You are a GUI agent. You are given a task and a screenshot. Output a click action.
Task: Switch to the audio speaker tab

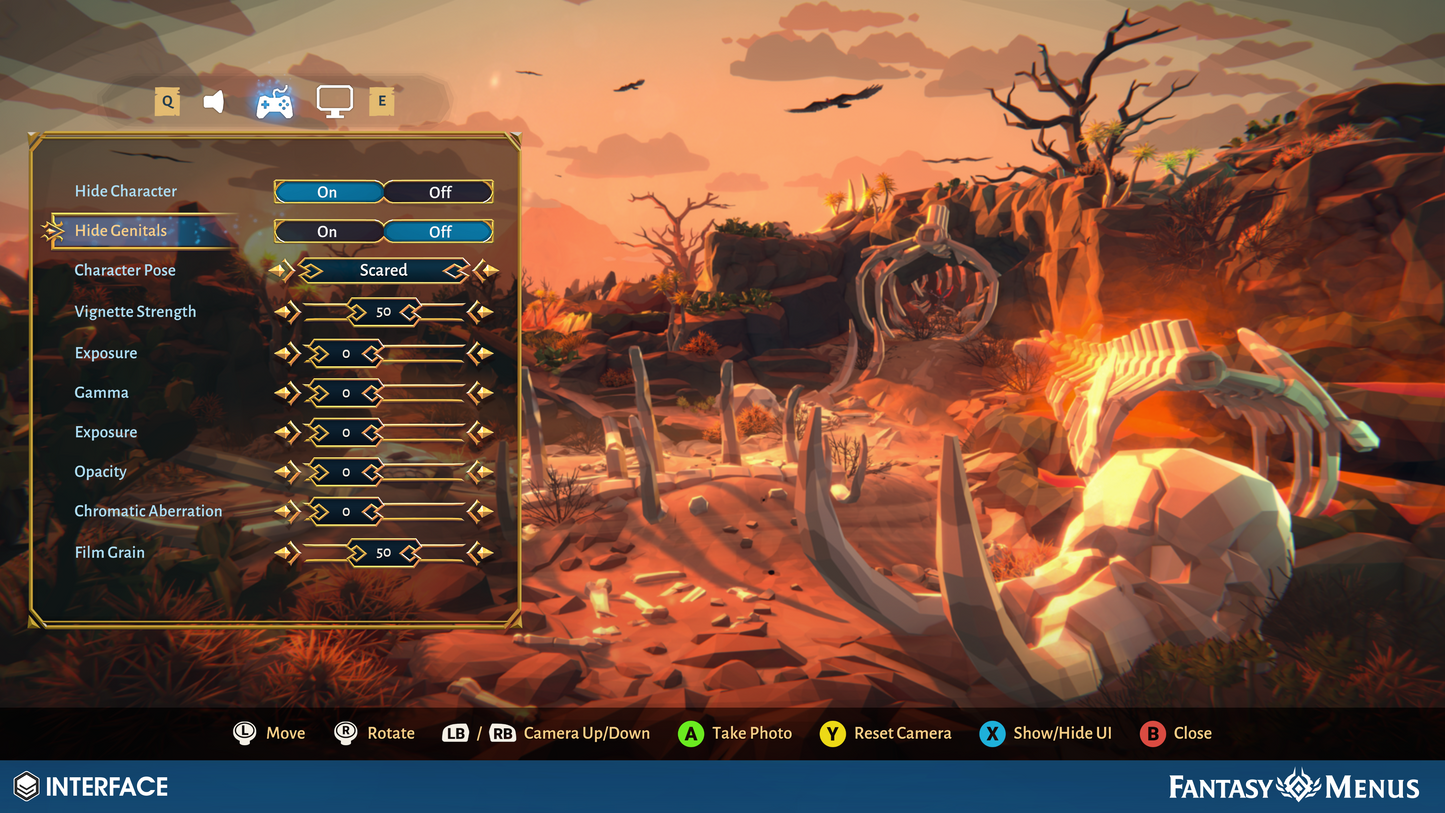(x=214, y=101)
